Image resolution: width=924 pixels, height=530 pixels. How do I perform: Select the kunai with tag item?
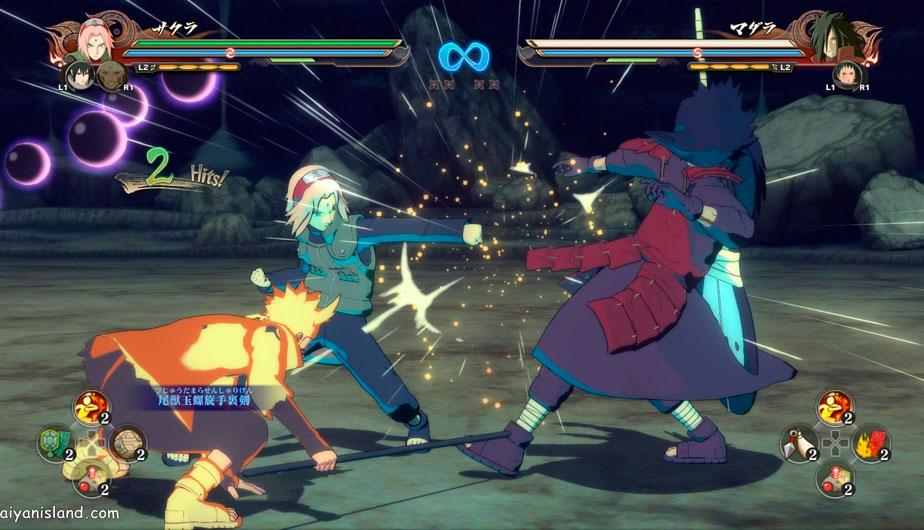tap(798, 442)
